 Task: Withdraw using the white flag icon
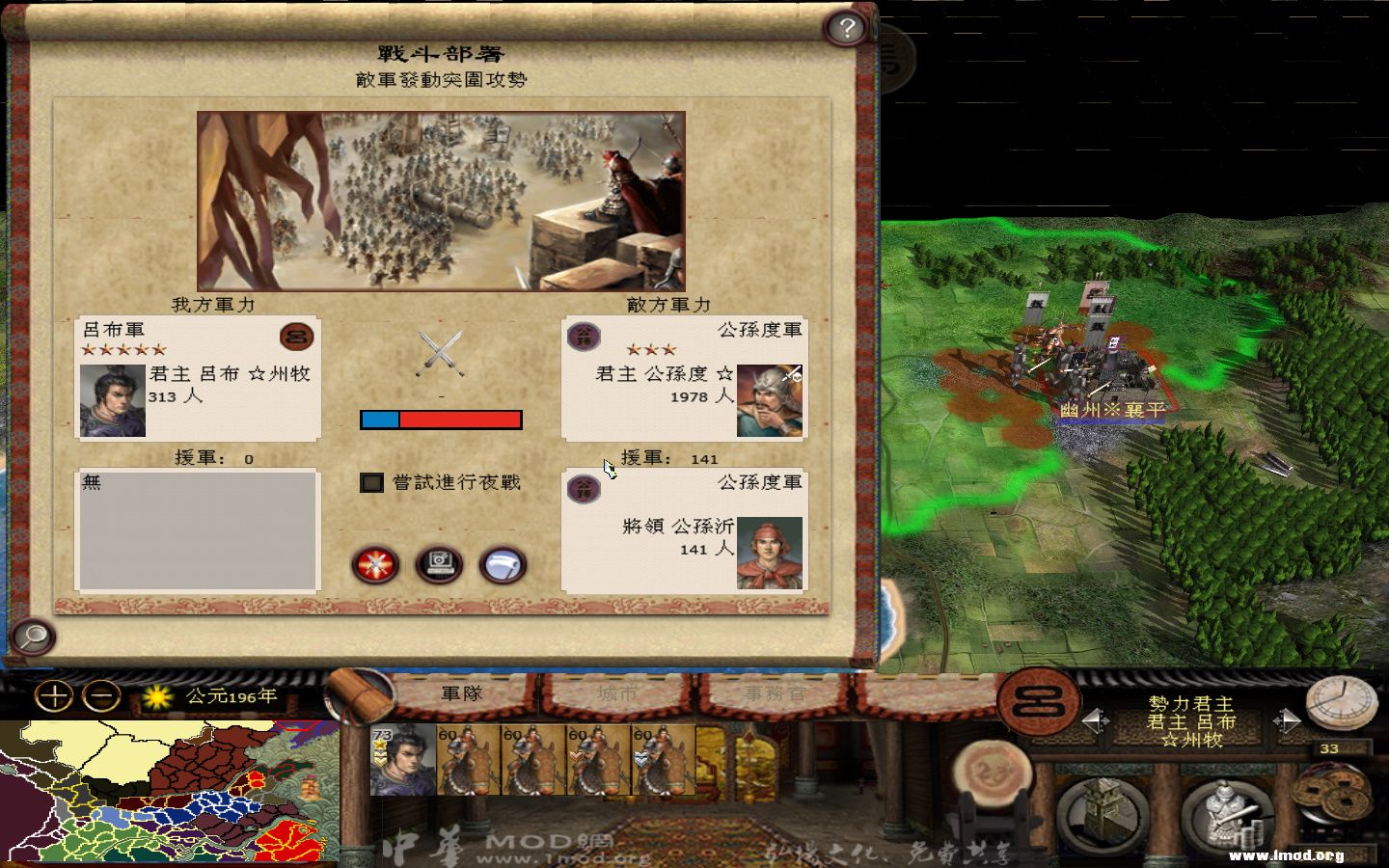tap(501, 566)
